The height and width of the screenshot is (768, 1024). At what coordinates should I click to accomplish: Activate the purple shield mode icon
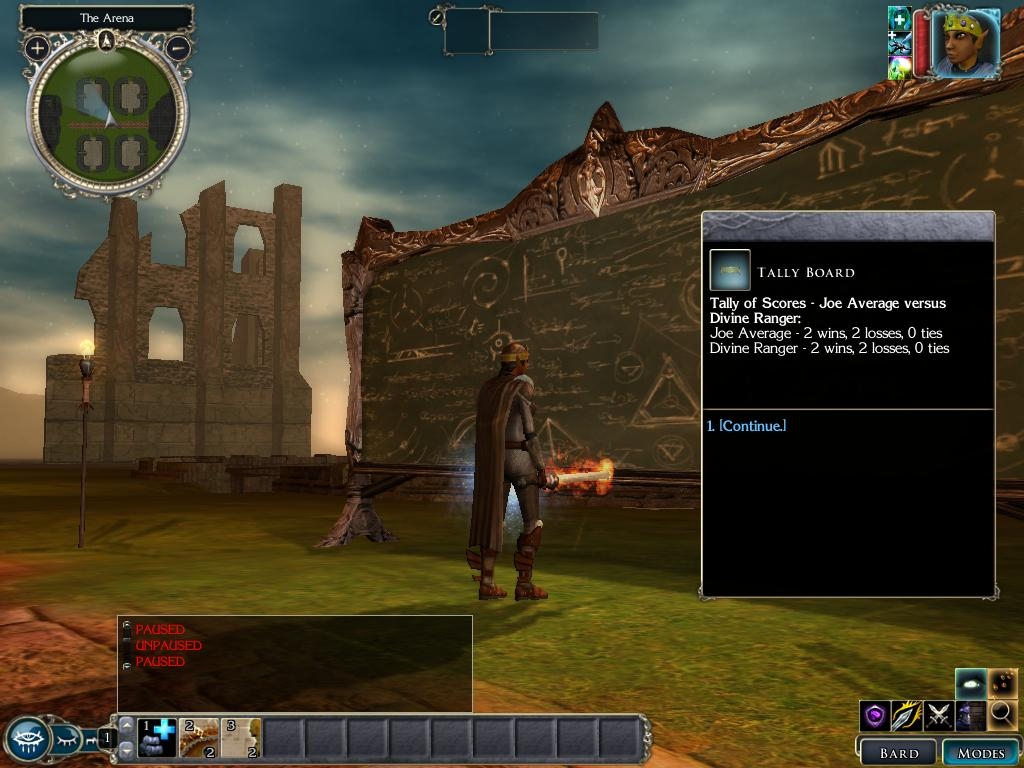pyautogui.click(x=875, y=715)
